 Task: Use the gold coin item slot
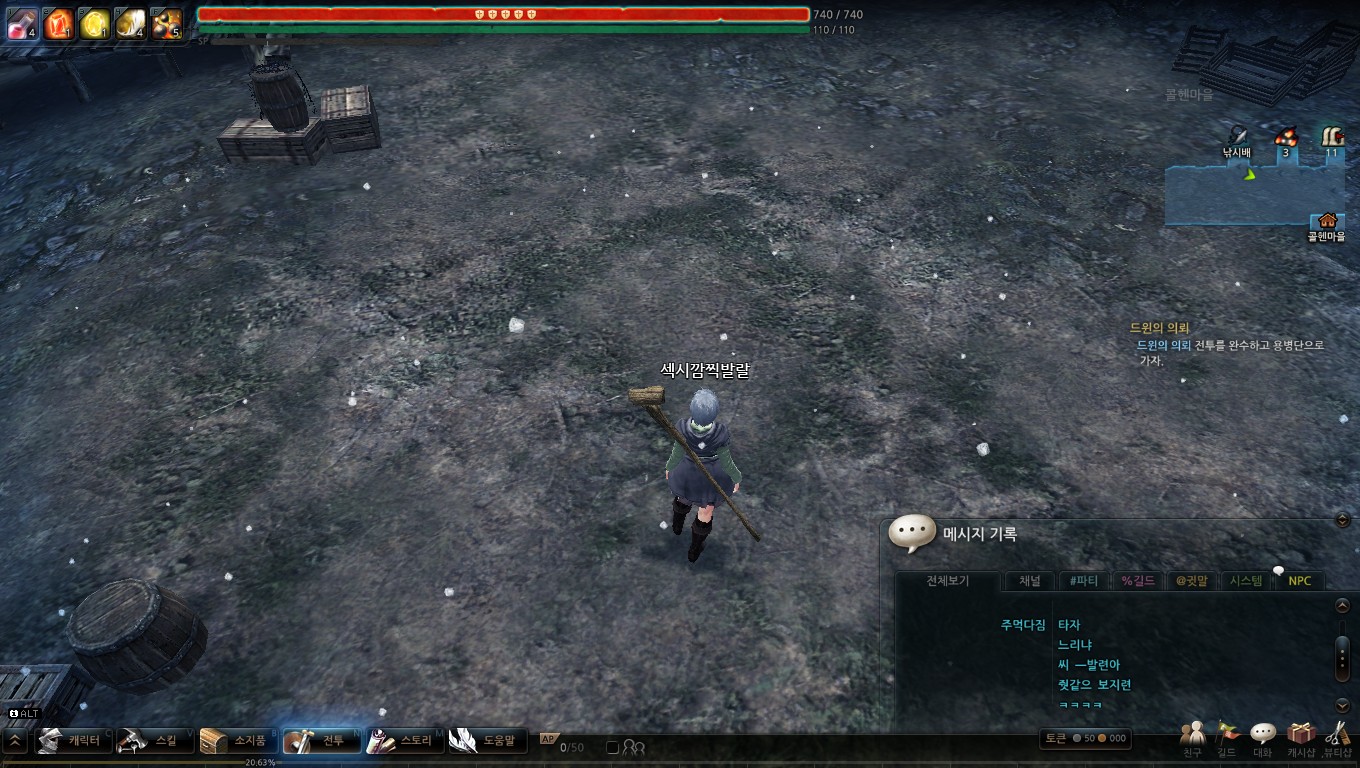[x=95, y=23]
